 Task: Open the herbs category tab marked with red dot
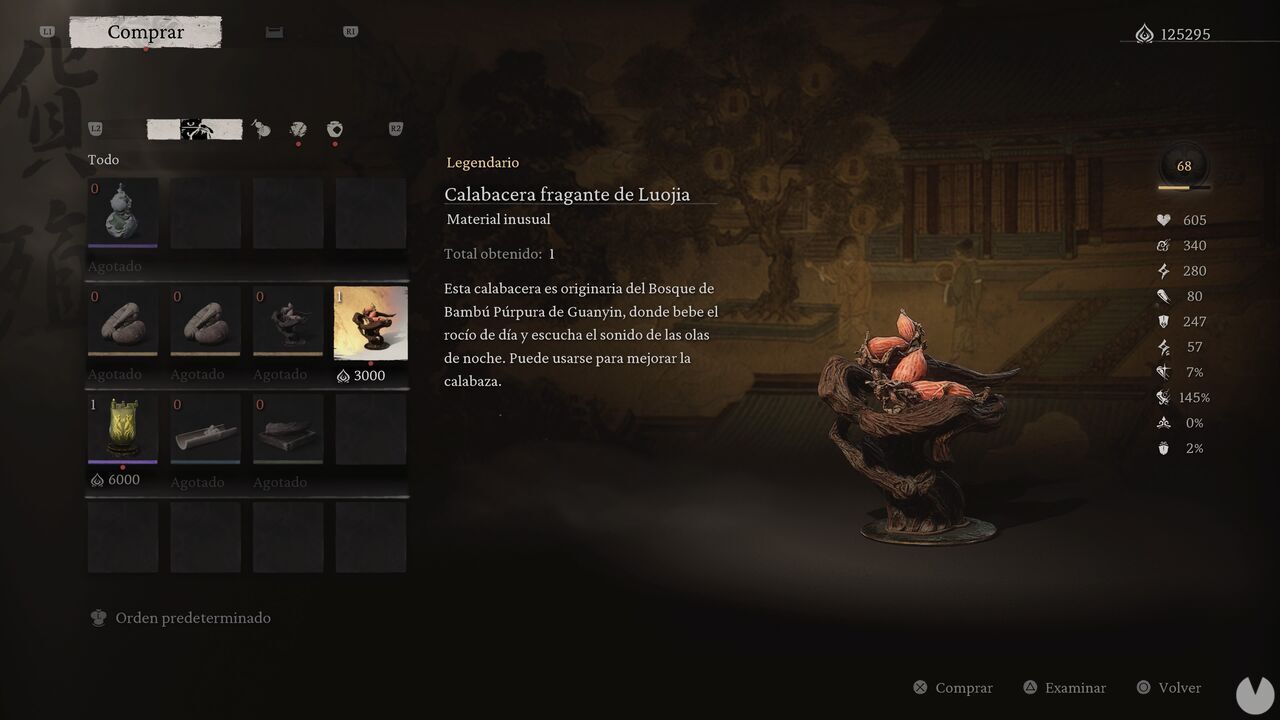297,130
